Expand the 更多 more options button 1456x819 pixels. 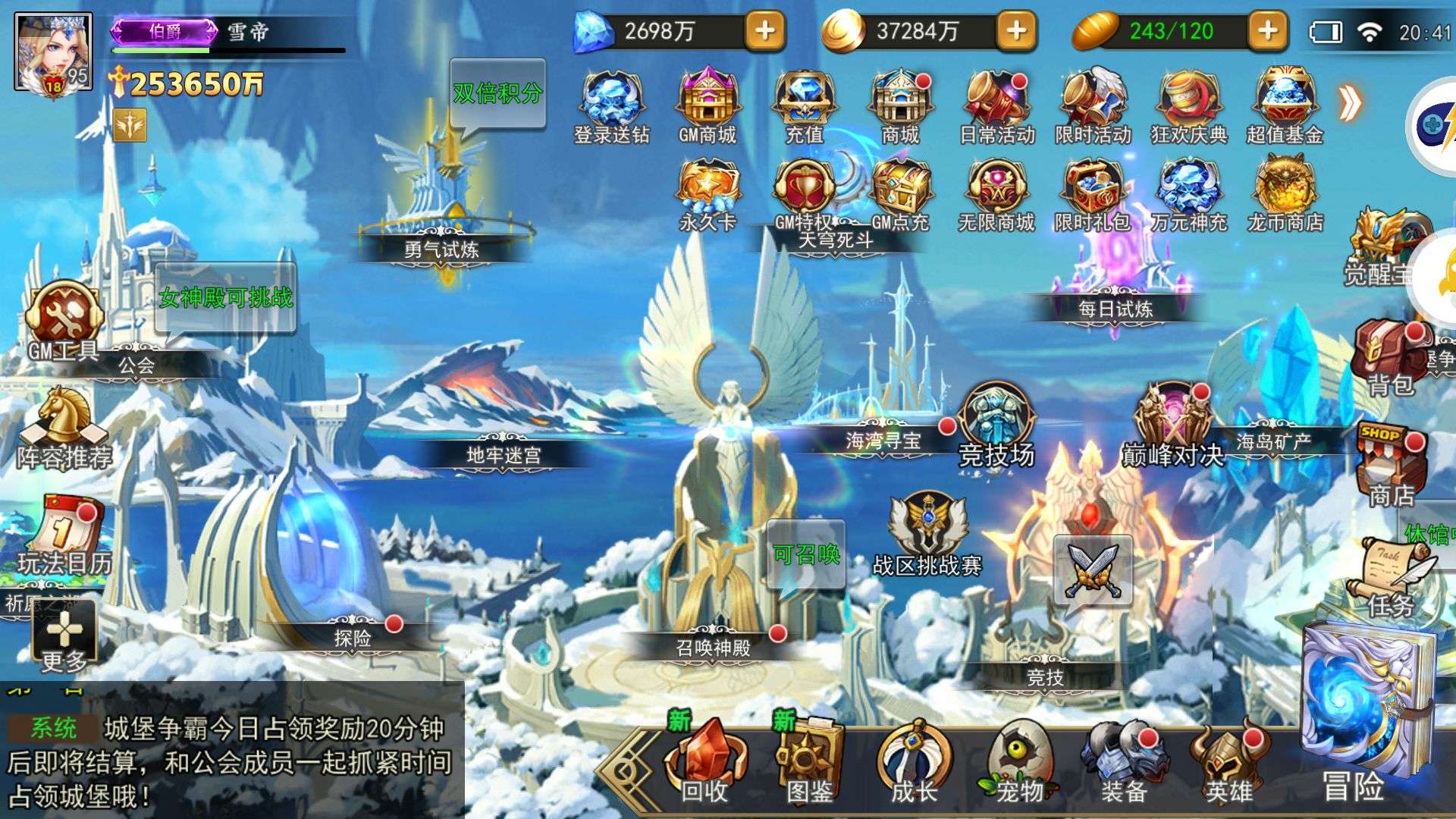pyautogui.click(x=64, y=637)
